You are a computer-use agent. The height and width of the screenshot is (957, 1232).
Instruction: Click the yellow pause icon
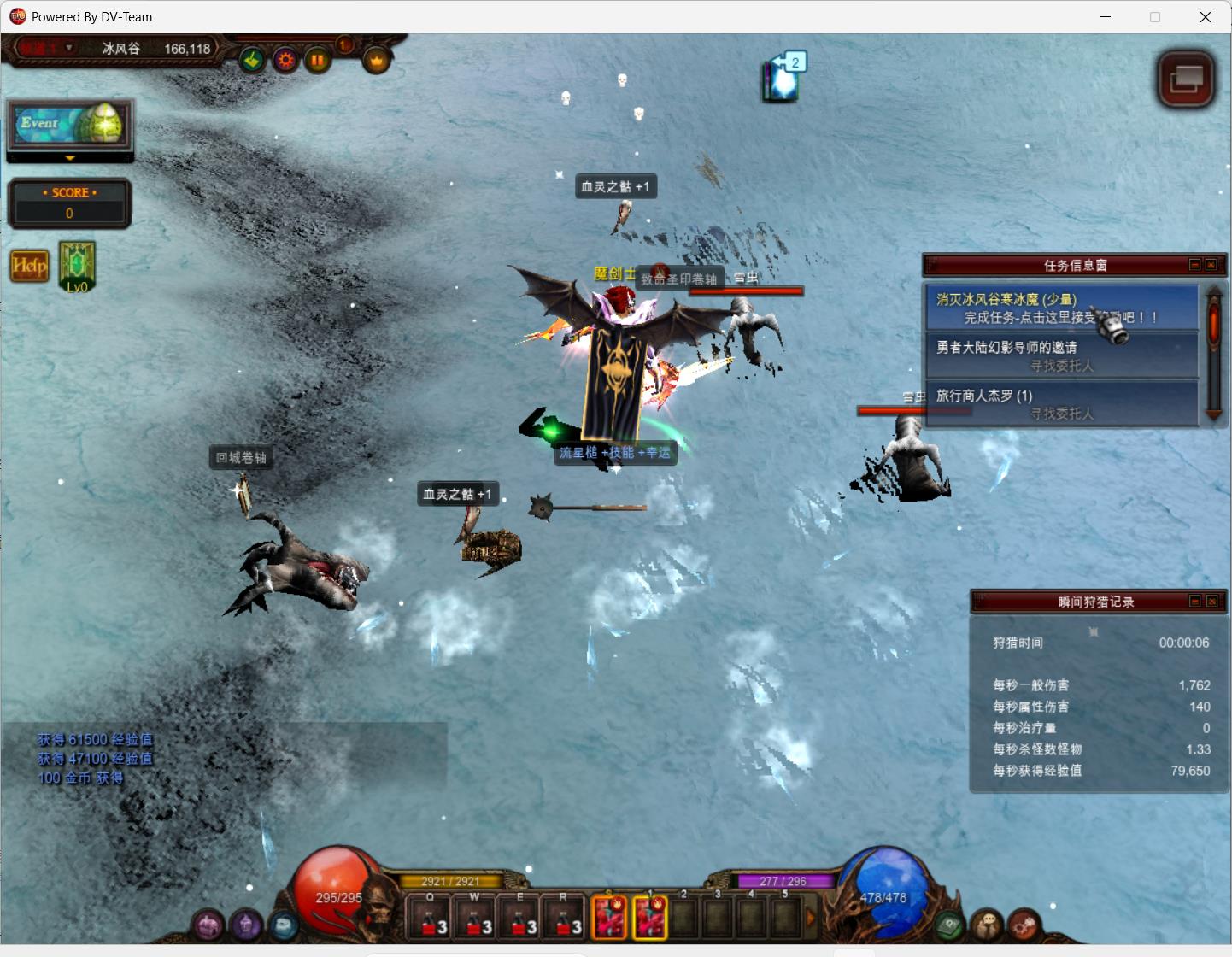click(x=318, y=60)
